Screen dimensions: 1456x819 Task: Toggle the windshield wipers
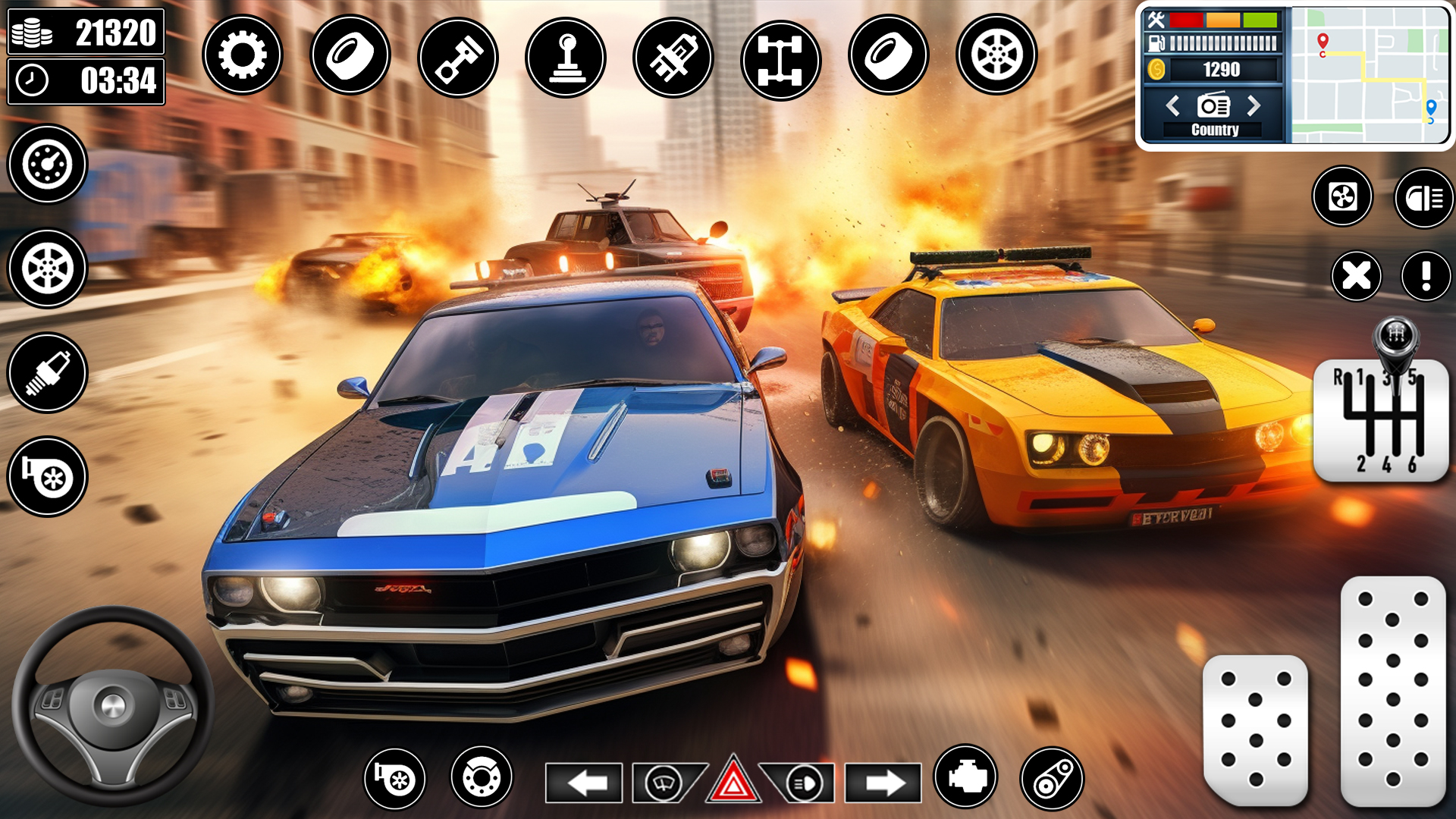[x=663, y=785]
